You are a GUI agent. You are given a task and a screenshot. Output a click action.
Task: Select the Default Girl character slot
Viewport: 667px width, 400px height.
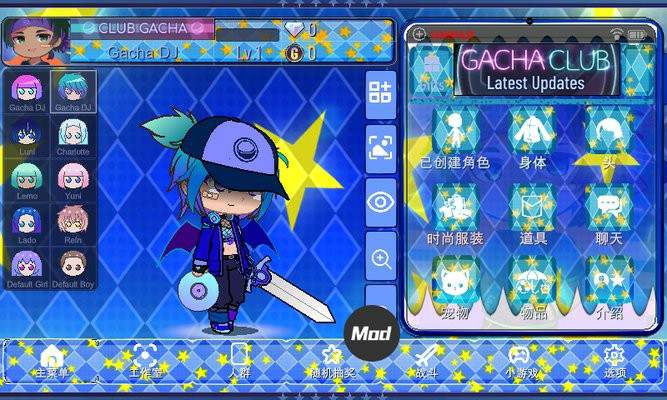coord(27,267)
